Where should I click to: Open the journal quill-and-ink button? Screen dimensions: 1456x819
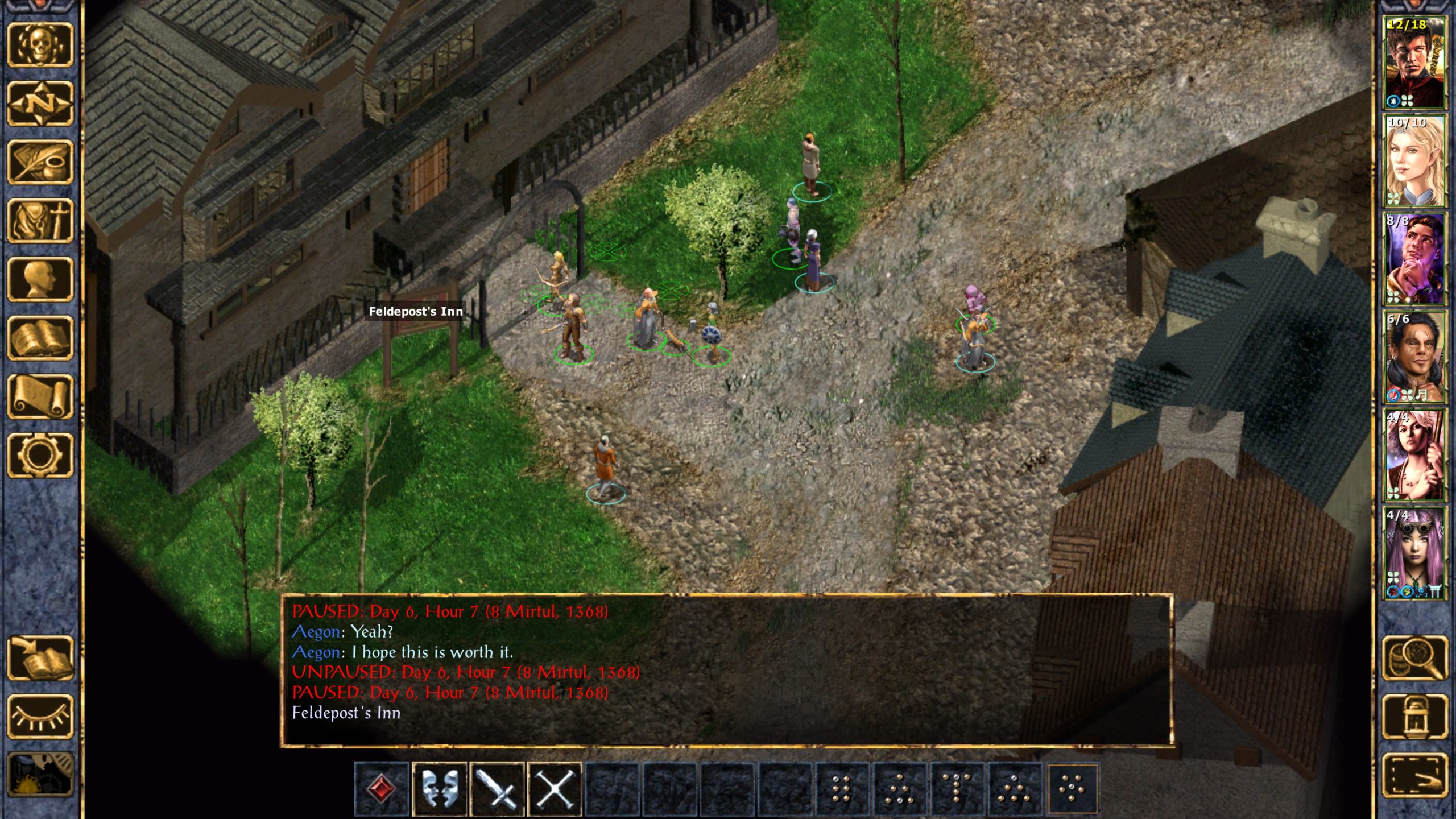coord(40,163)
